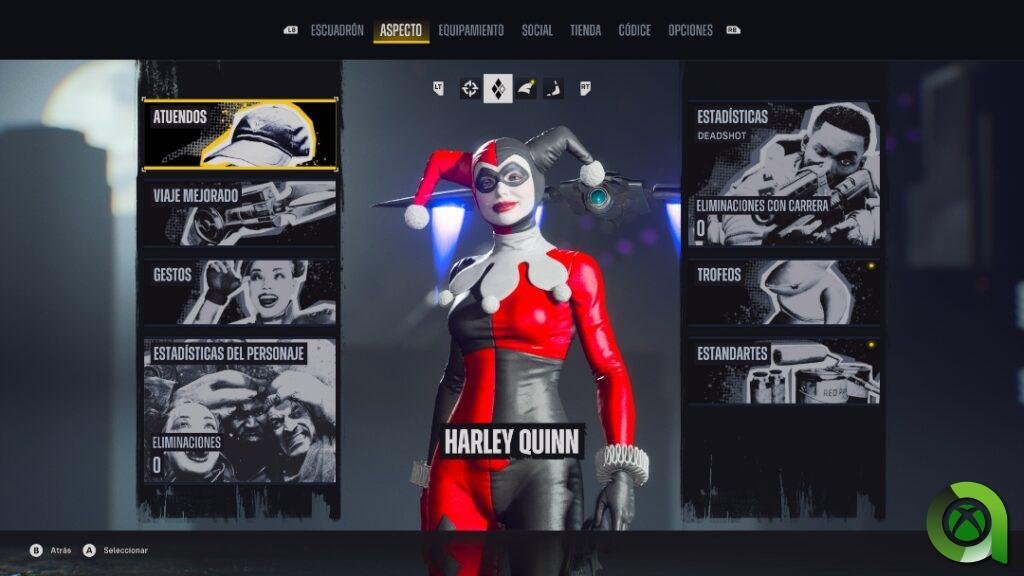
Task: Go to the Tienda tab
Action: (585, 31)
